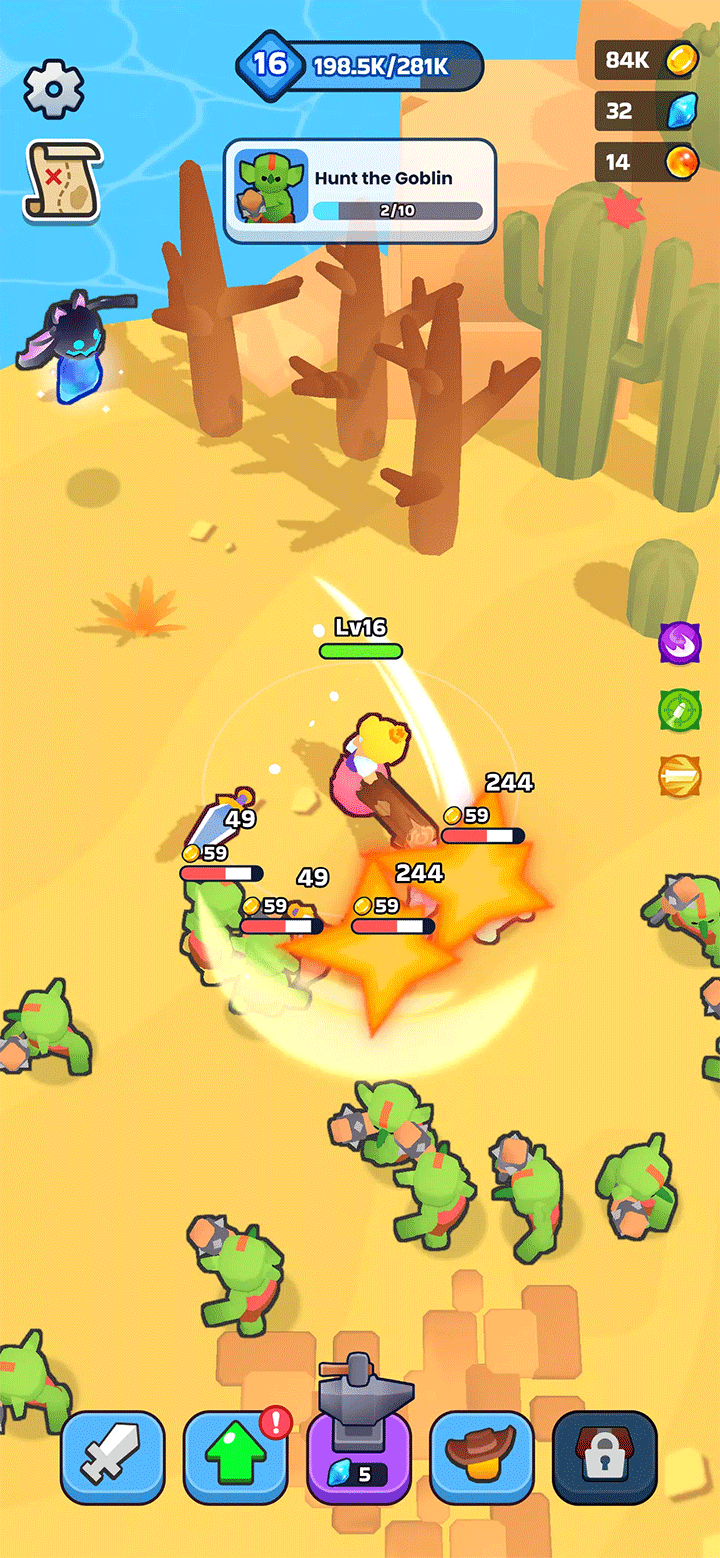Open the Hunt the Goblin quest tracker

tap(360, 191)
